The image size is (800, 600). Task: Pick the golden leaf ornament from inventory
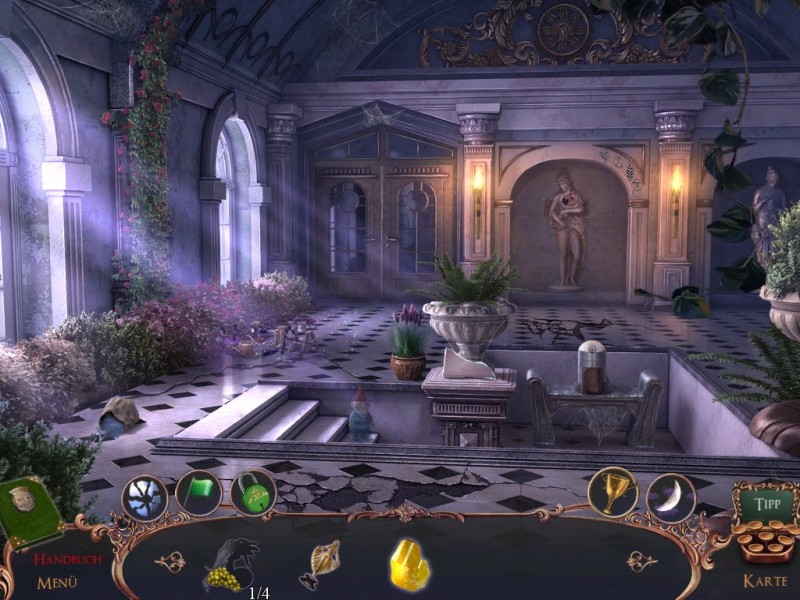tap(321, 564)
